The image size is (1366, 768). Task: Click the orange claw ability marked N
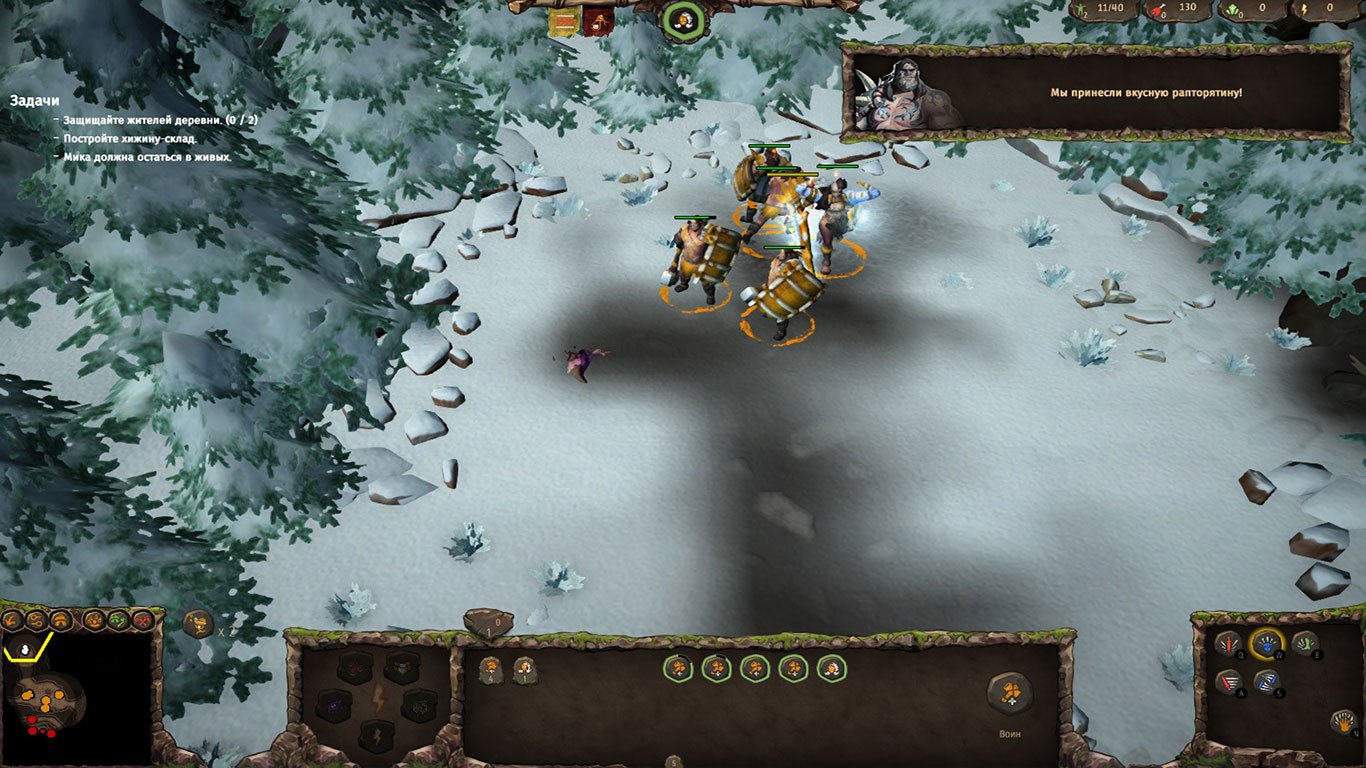[1344, 721]
